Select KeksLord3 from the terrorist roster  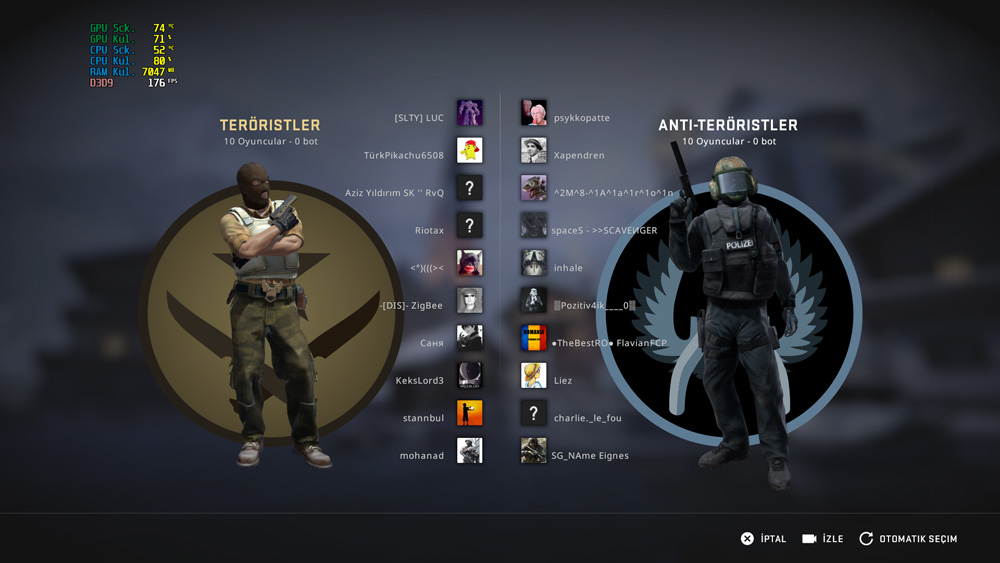[x=419, y=381]
